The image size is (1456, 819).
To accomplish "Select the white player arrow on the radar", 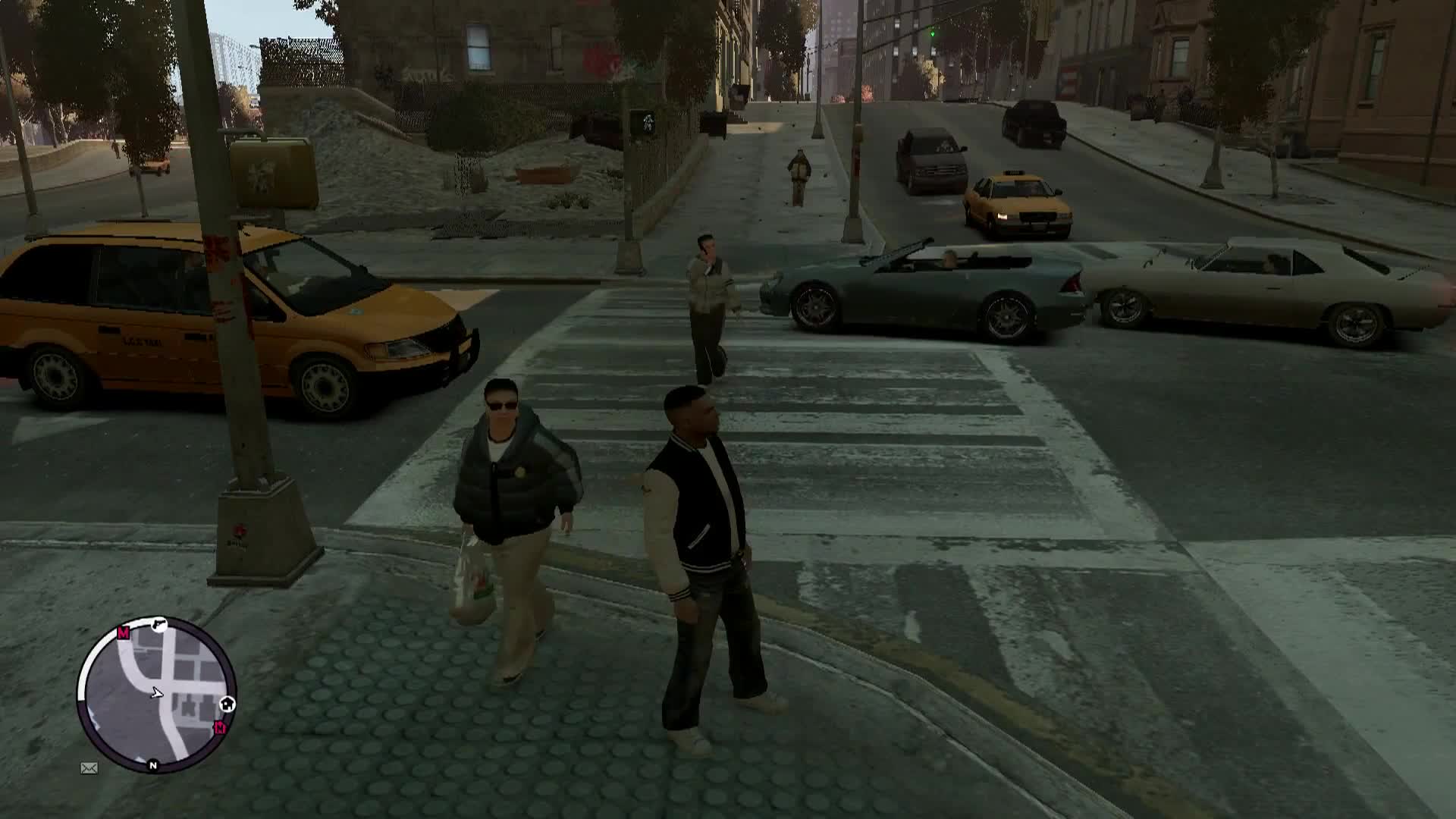I will tap(156, 693).
